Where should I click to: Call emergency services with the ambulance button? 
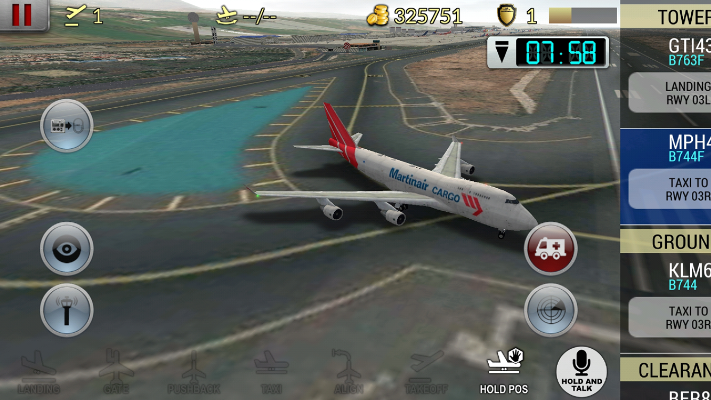pos(550,248)
